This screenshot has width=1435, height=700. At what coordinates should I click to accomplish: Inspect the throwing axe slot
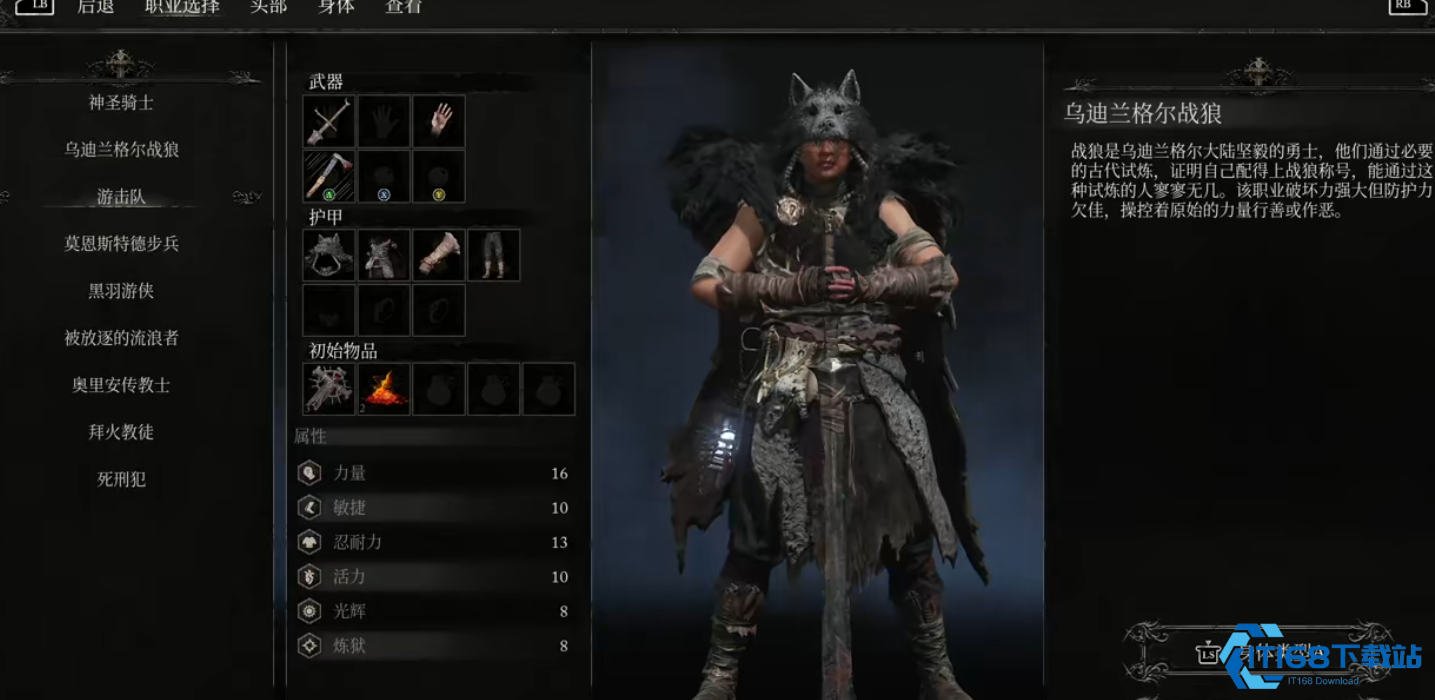tap(329, 176)
